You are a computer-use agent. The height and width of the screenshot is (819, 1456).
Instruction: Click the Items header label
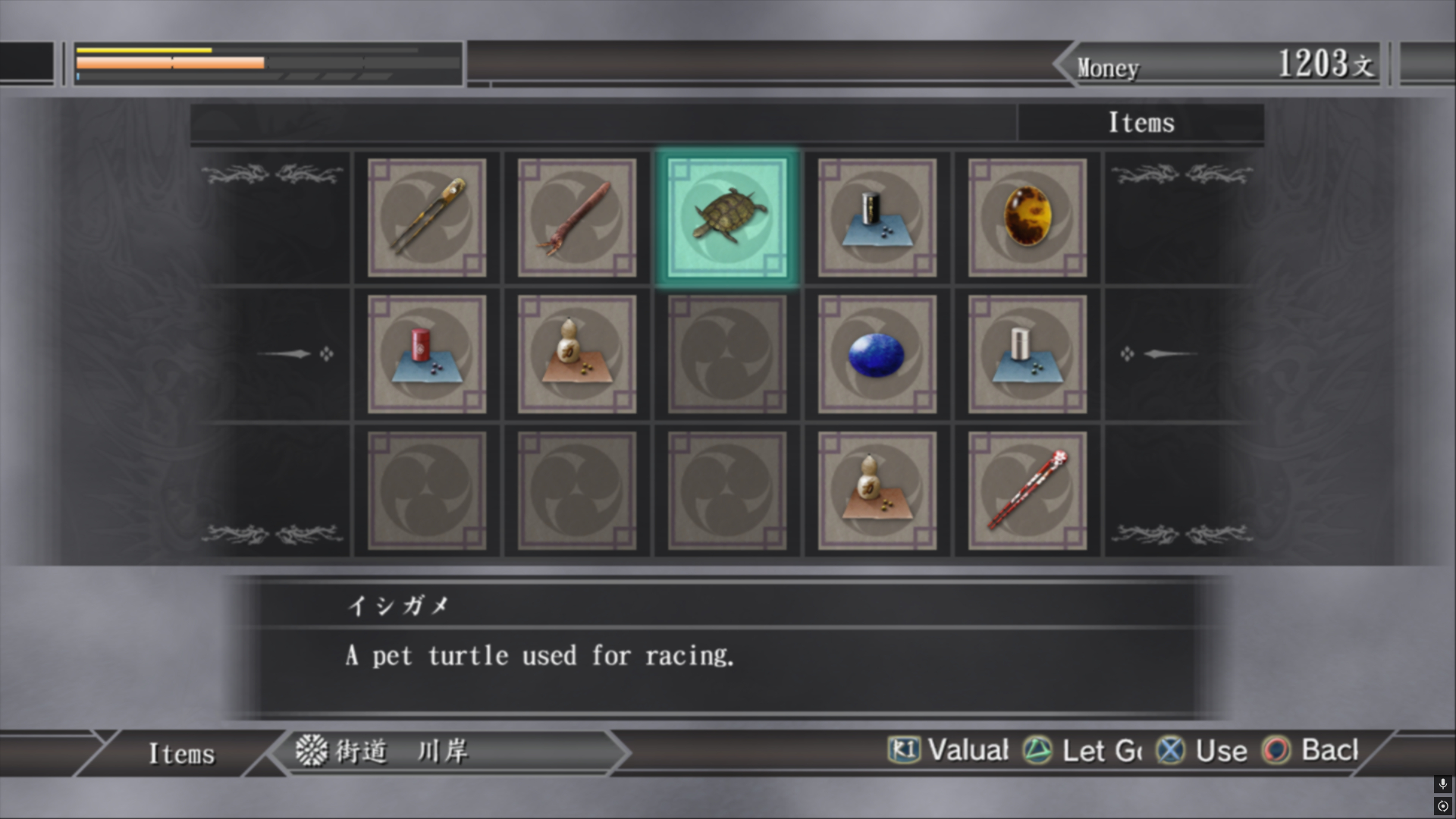[1141, 123]
